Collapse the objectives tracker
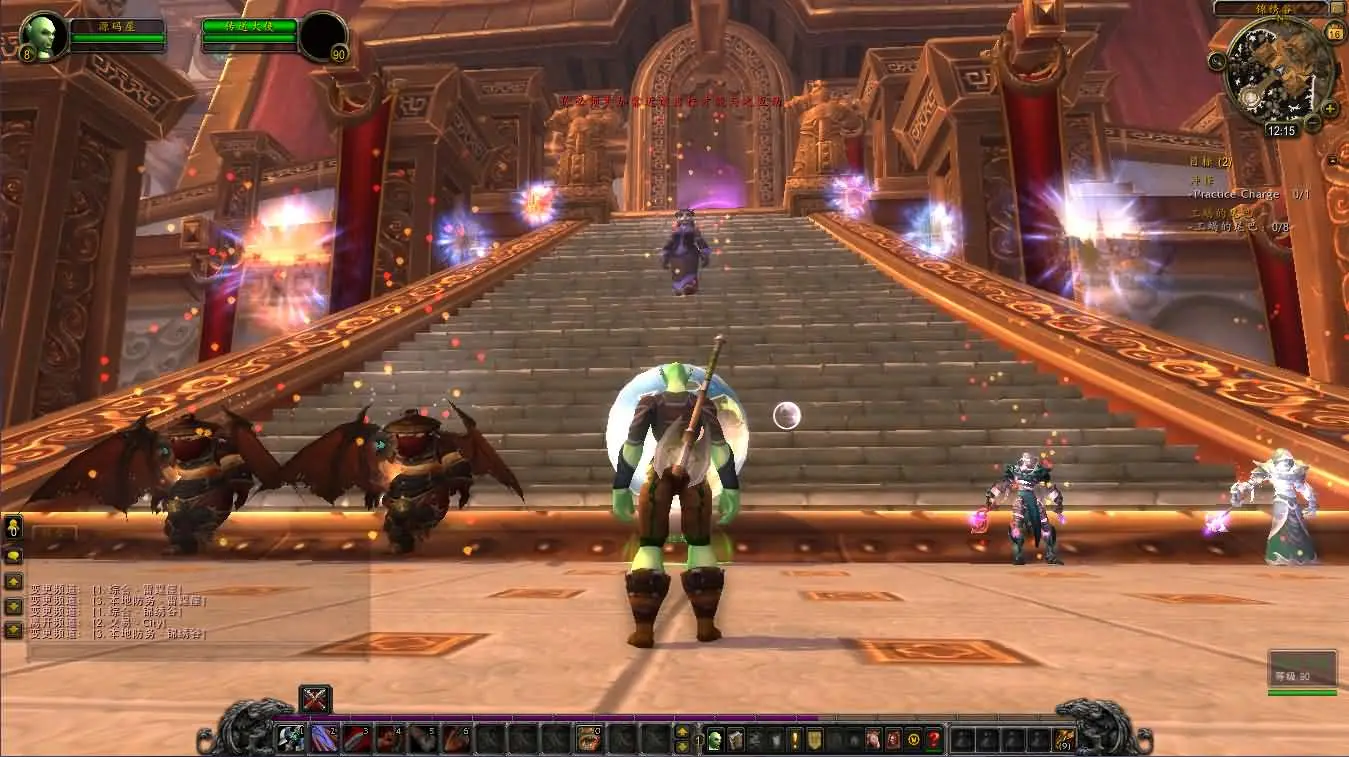This screenshot has height=757, width=1349. [x=1332, y=160]
